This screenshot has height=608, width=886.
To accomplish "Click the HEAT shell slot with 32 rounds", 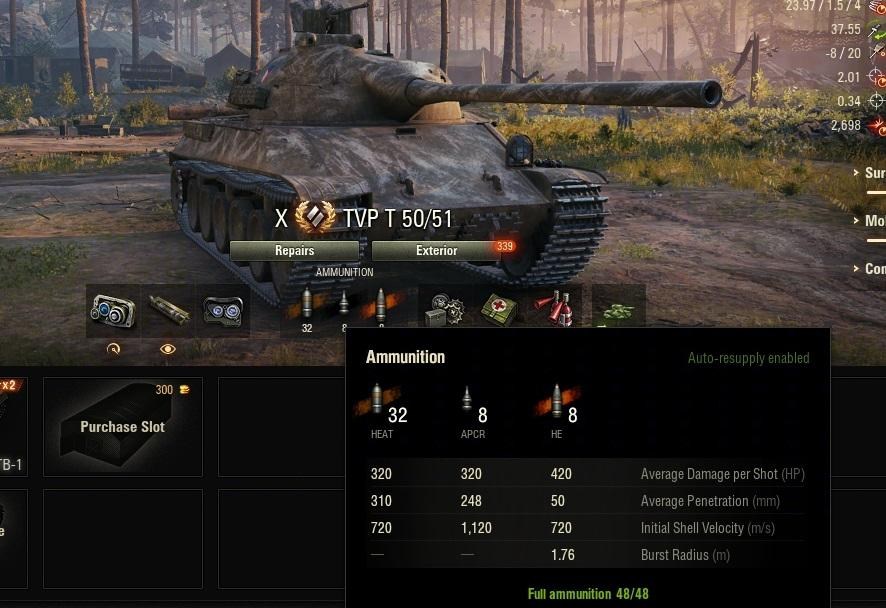I will (307, 307).
